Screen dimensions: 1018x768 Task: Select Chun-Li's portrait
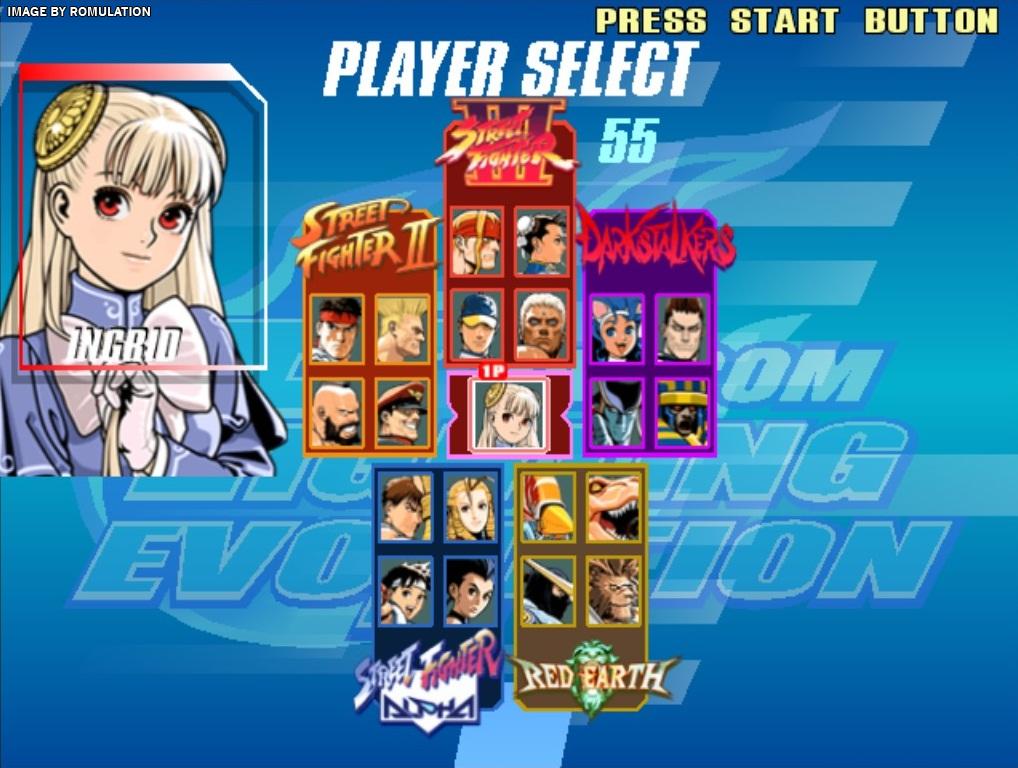coord(541,241)
